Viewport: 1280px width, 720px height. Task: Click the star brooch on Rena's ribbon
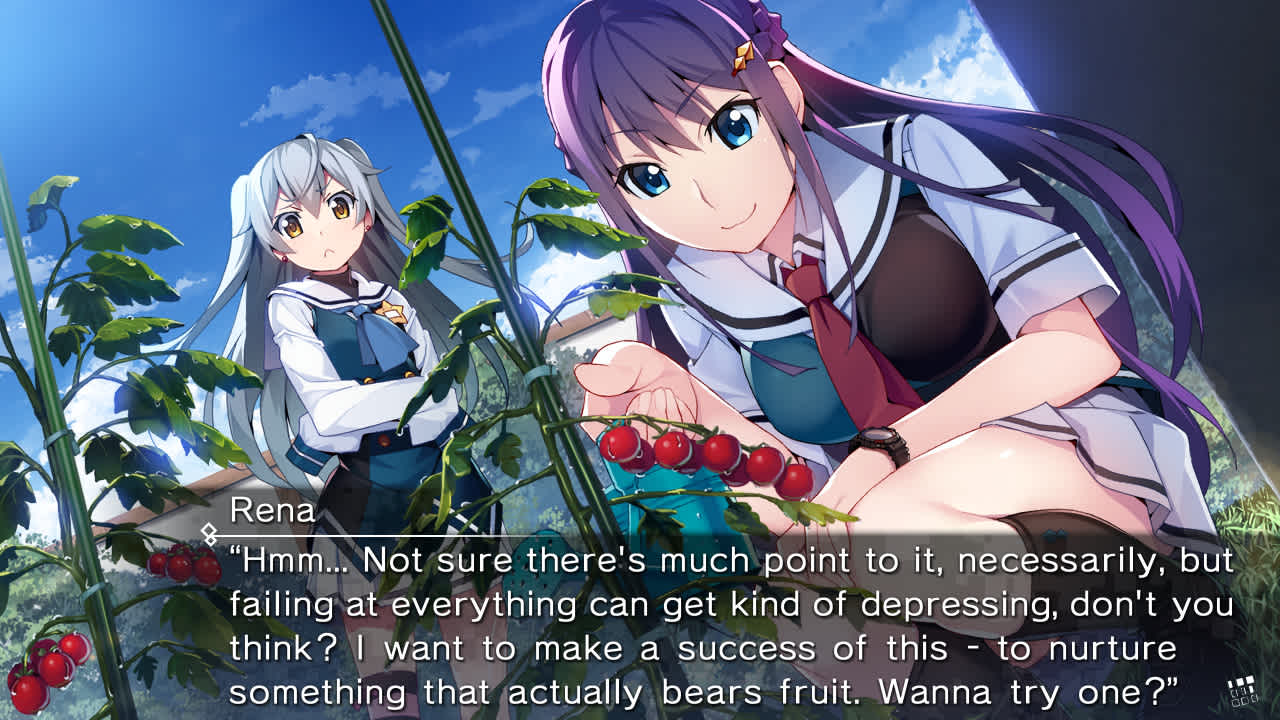(x=392, y=313)
